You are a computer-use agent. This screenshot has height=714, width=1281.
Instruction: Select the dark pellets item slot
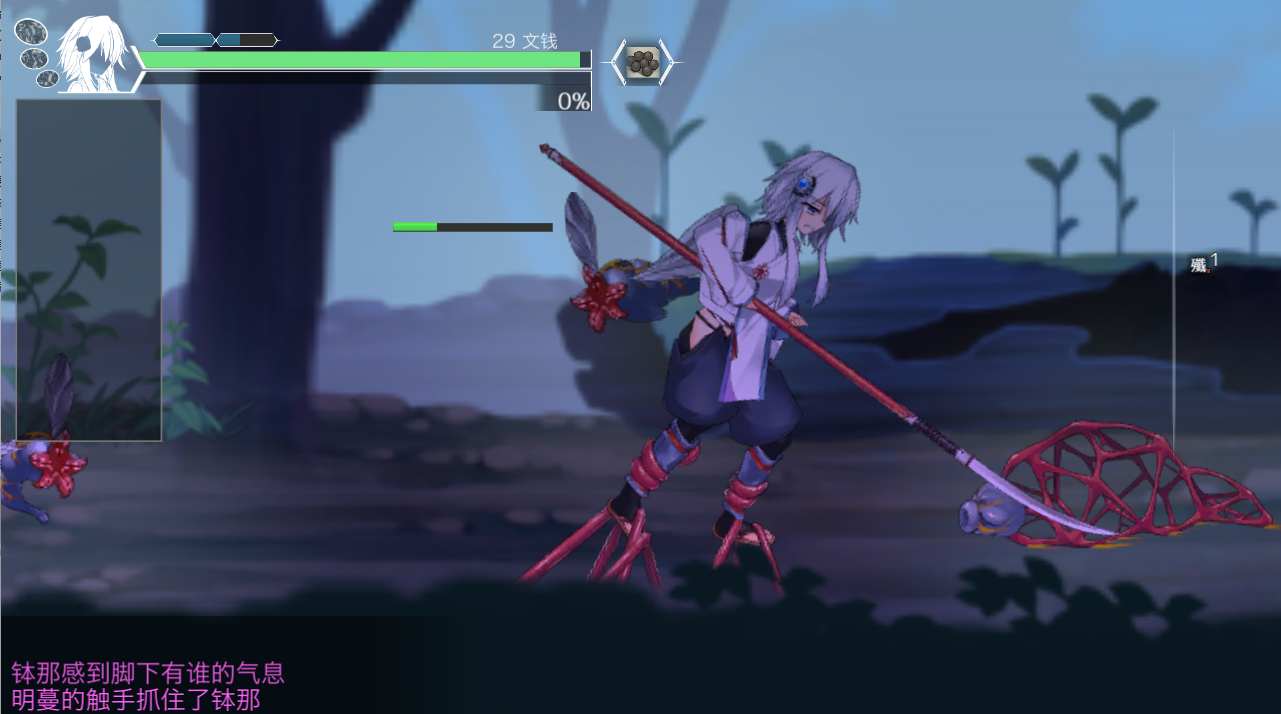643,64
